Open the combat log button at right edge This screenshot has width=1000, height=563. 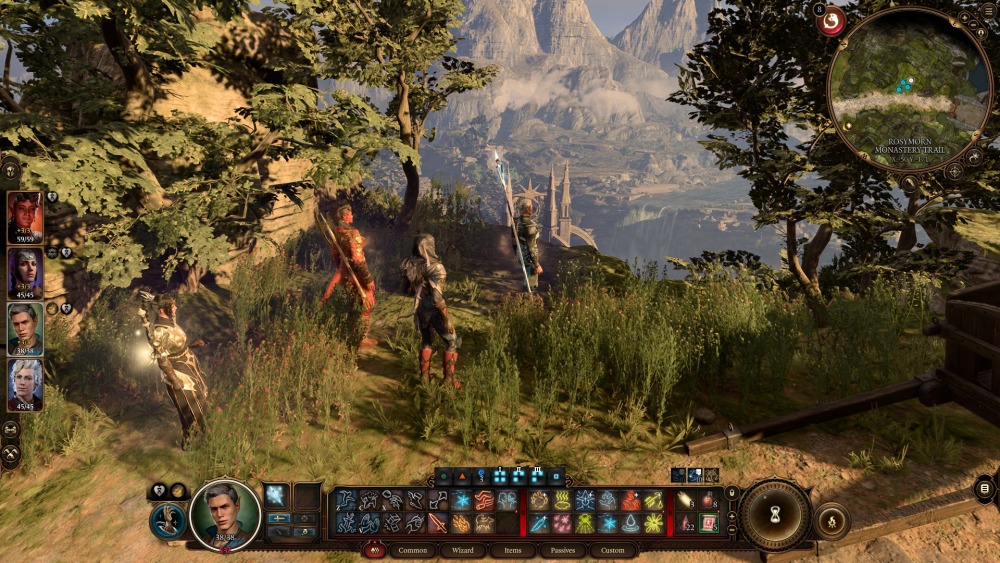(x=985, y=489)
